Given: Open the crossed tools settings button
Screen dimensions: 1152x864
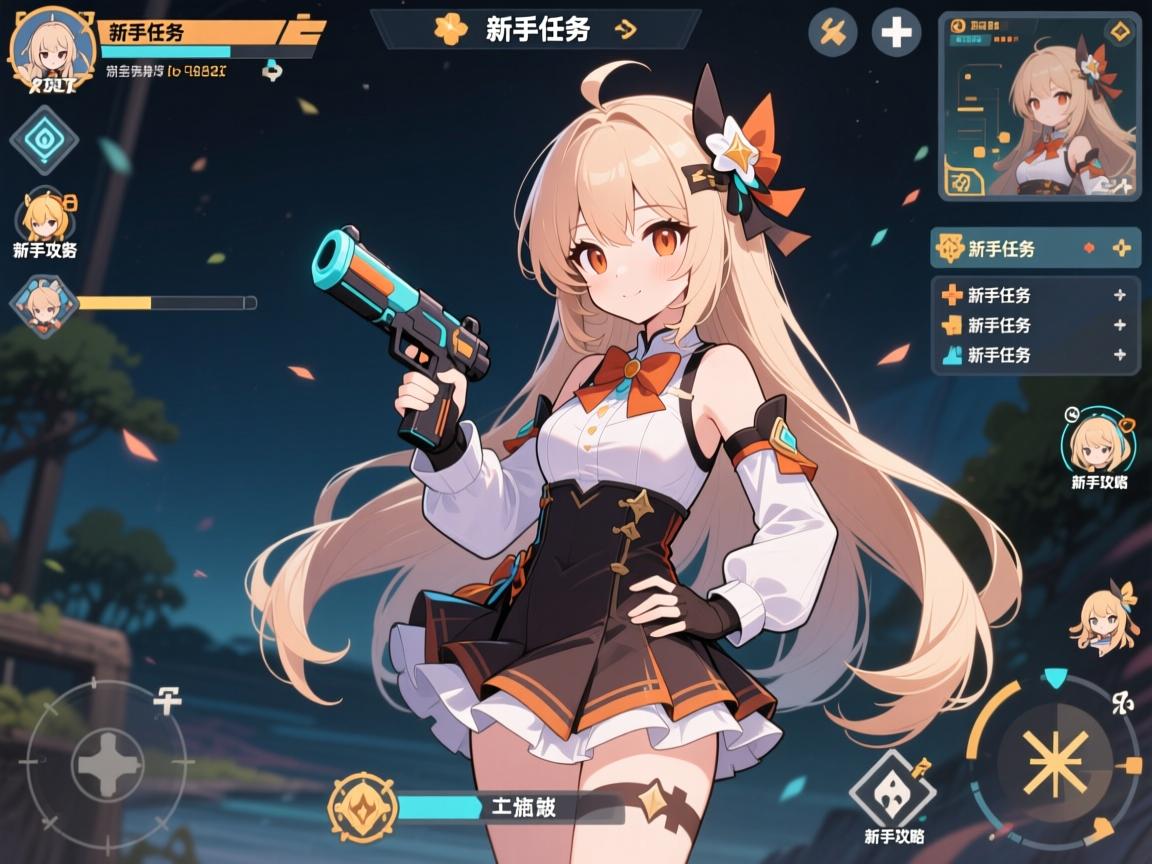Looking at the screenshot, I should [x=832, y=34].
